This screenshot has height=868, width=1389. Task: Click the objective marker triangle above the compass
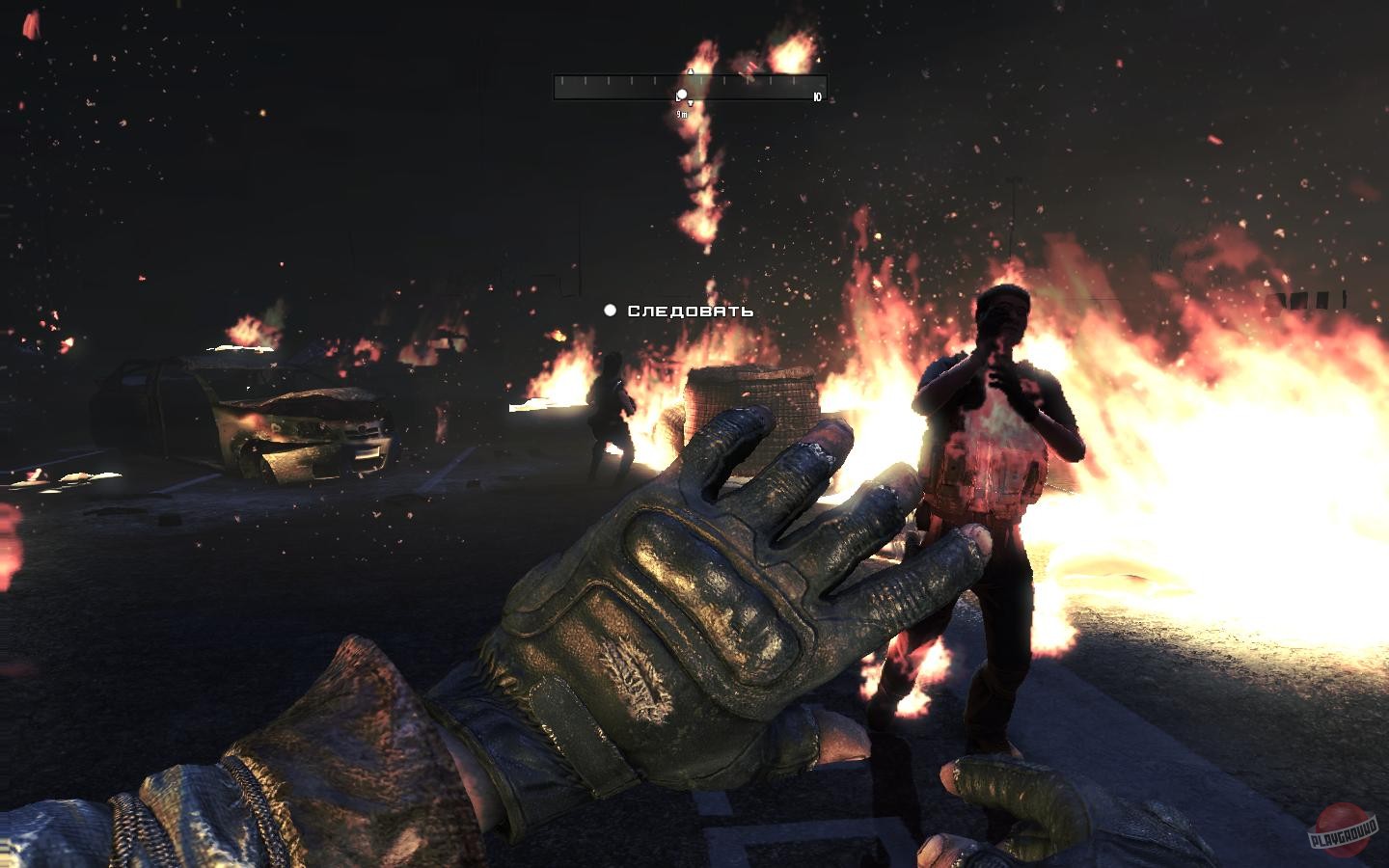[x=690, y=71]
